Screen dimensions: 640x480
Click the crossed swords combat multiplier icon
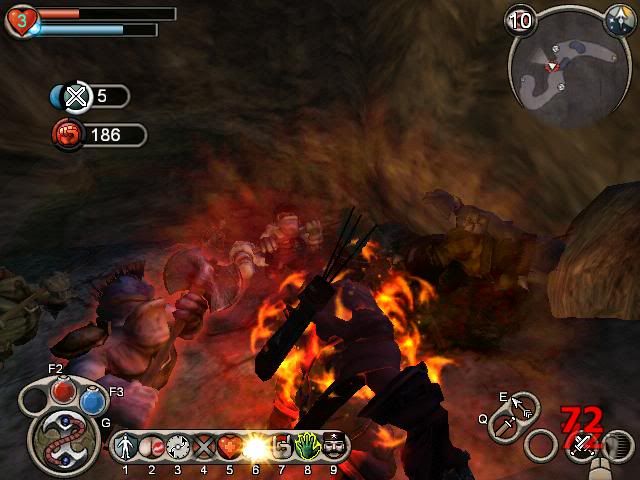[x=76, y=97]
